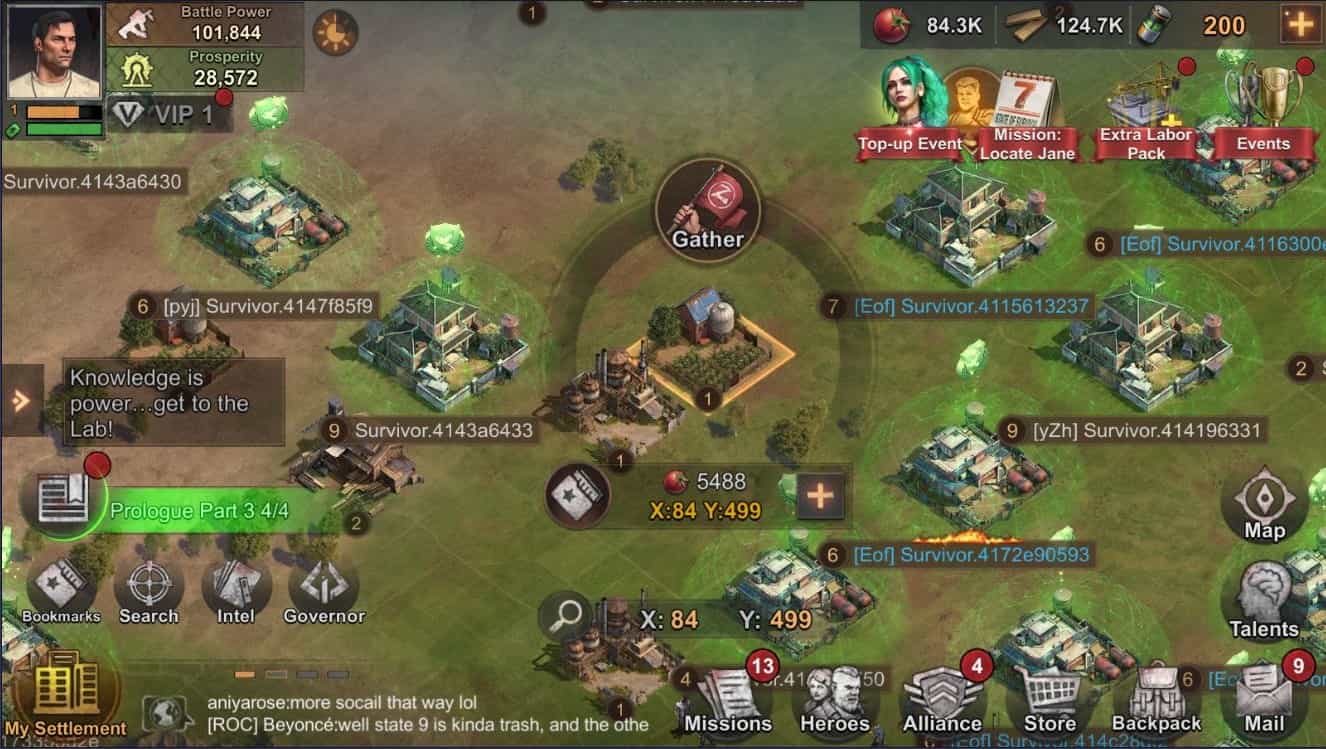1326x749 pixels.
Task: Open the Events trophy tab
Action: pos(1272,100)
